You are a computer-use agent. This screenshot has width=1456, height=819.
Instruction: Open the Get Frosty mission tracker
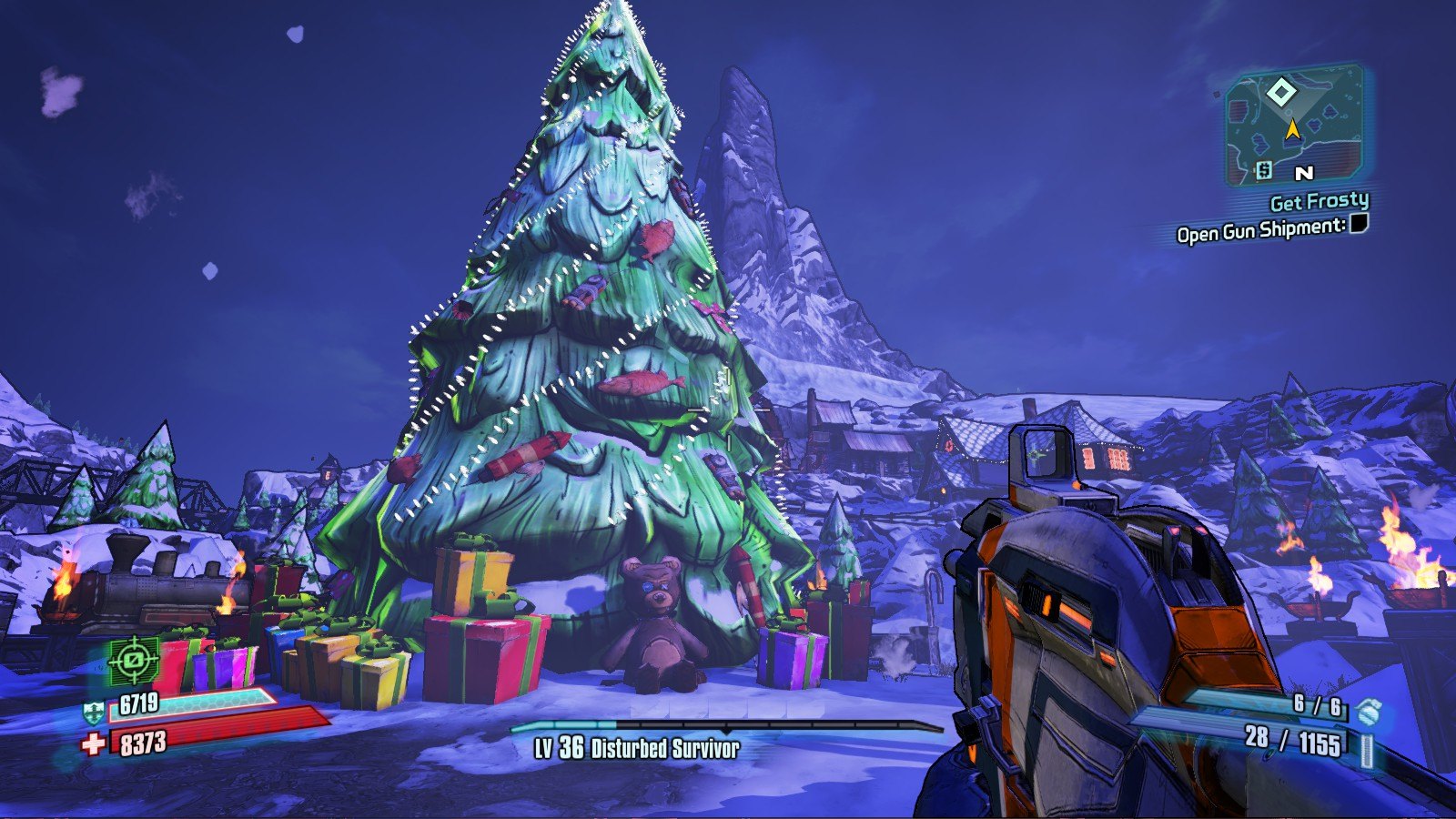(x=1319, y=201)
